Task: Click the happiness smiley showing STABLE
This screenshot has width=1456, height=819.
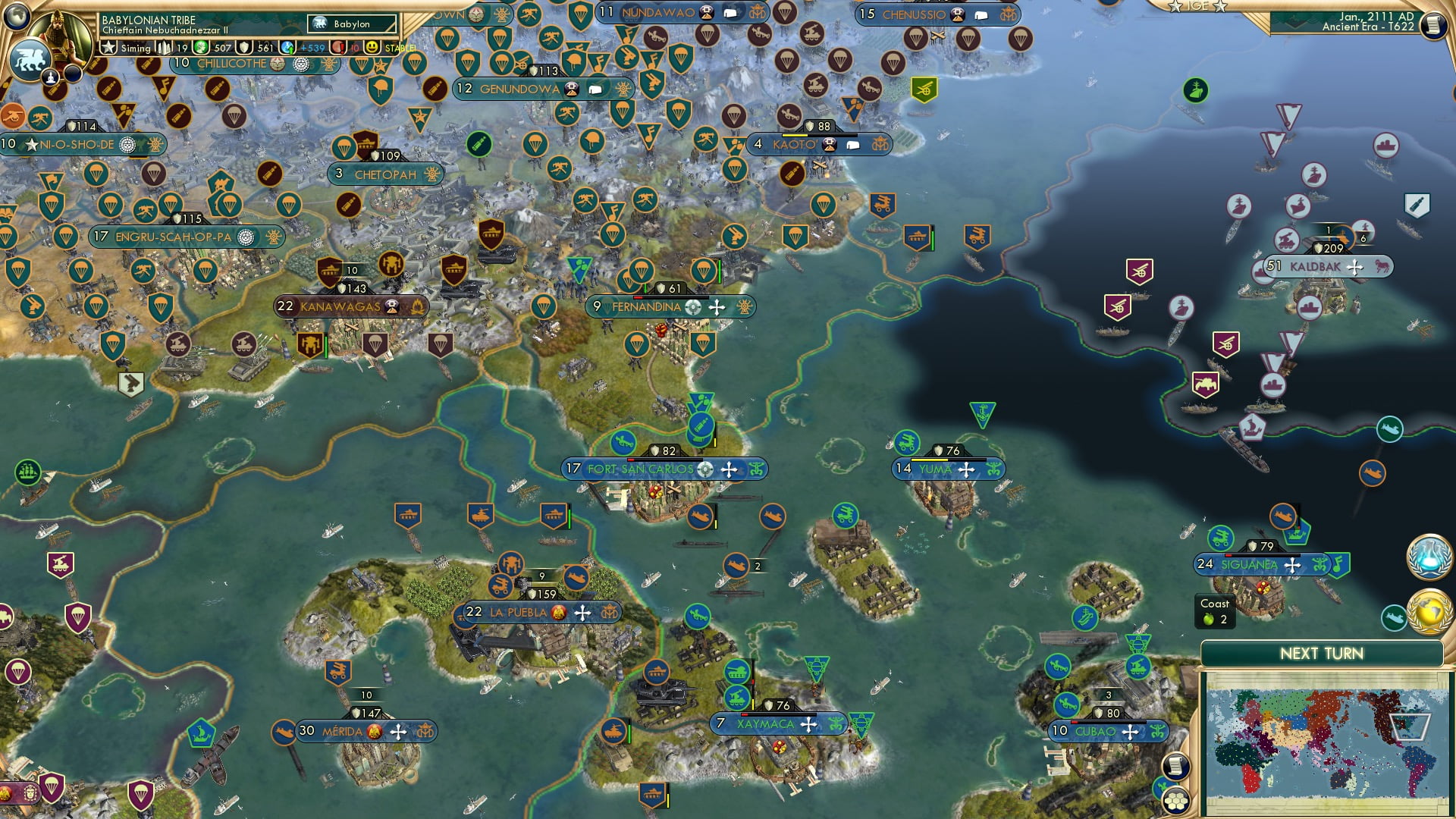Action: click(x=371, y=47)
